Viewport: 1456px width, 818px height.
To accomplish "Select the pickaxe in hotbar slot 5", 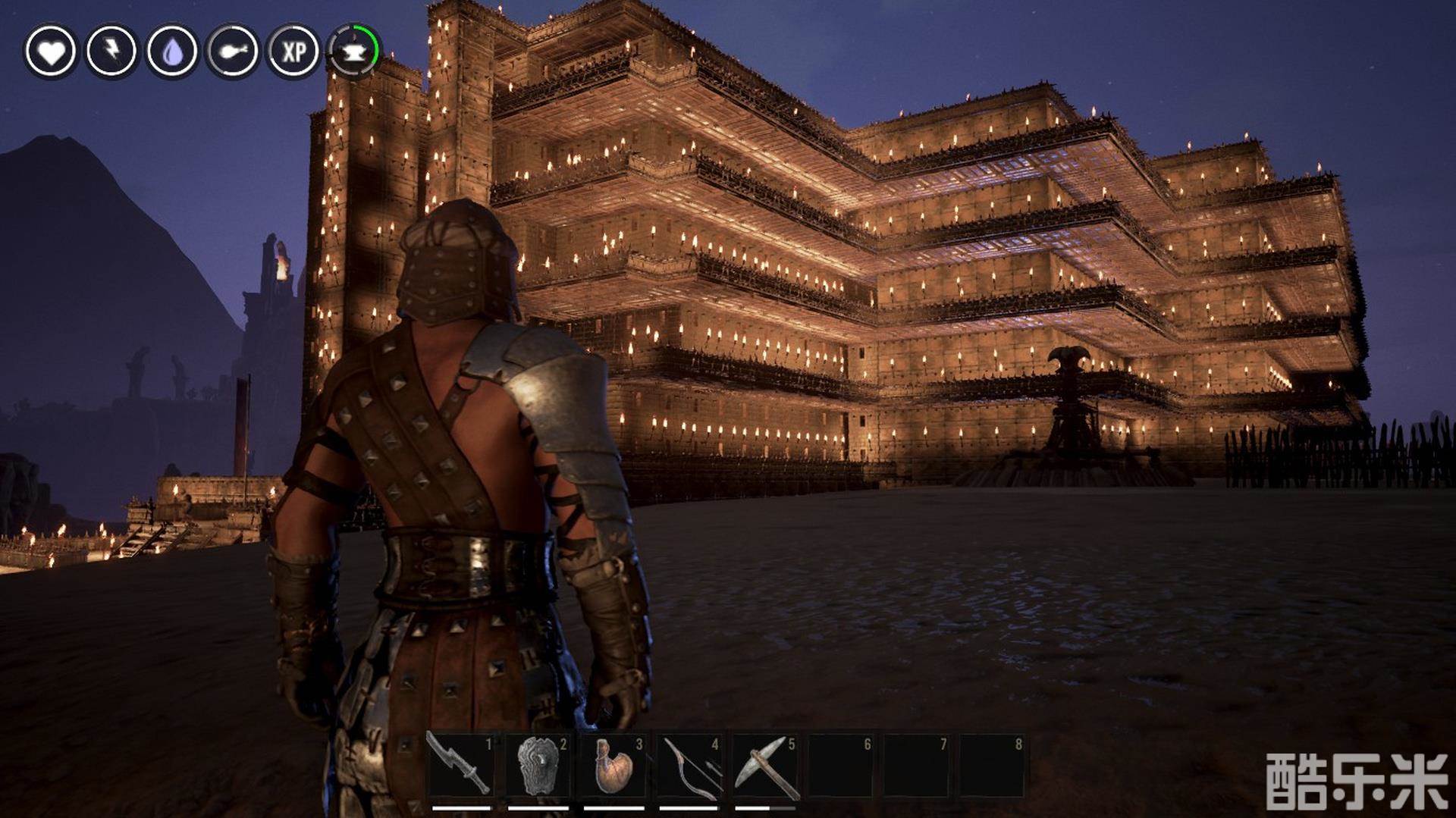I will pos(764,766).
